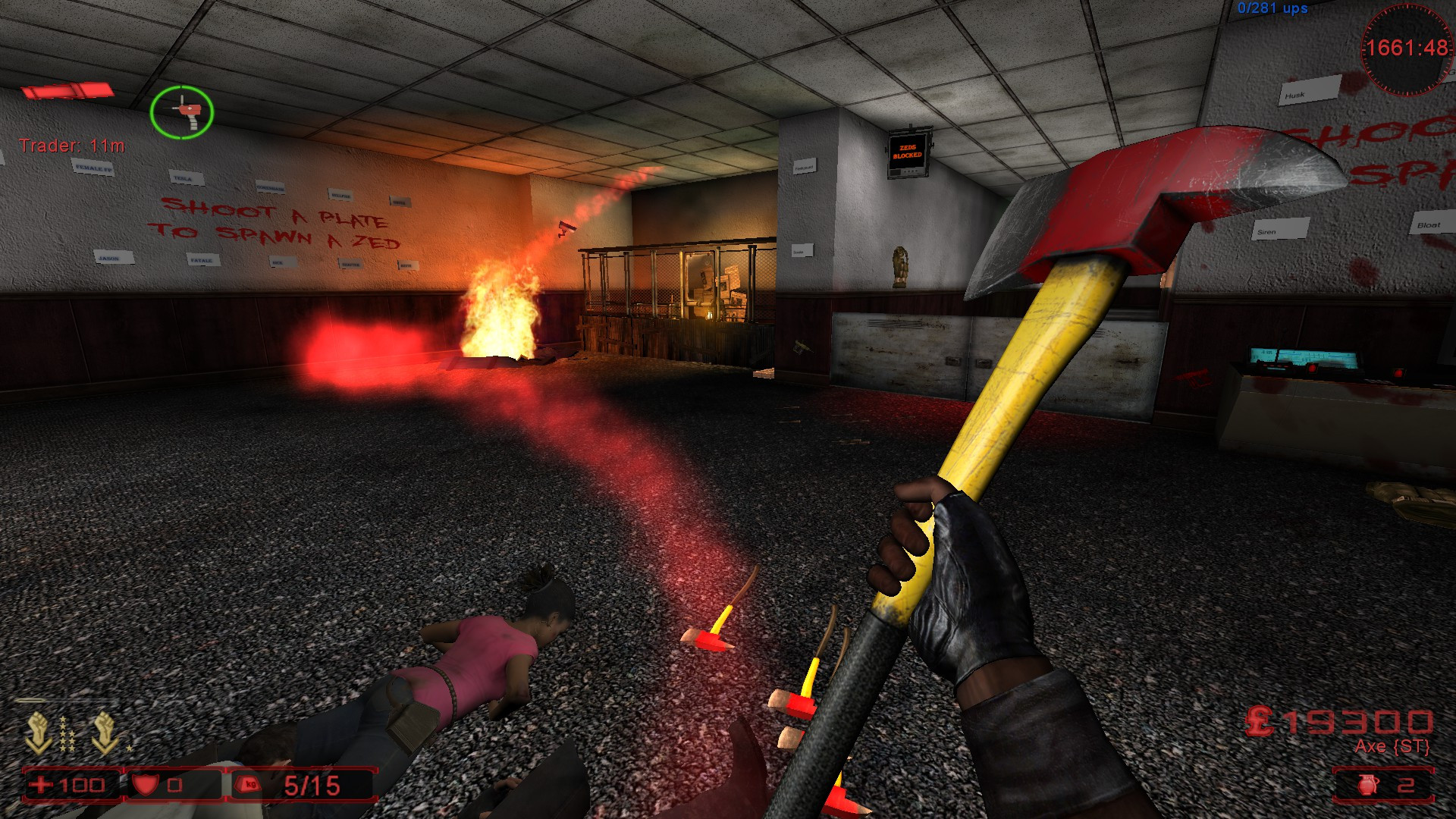1456x819 pixels.
Task: Click the red health bar top left
Action: coord(68,91)
